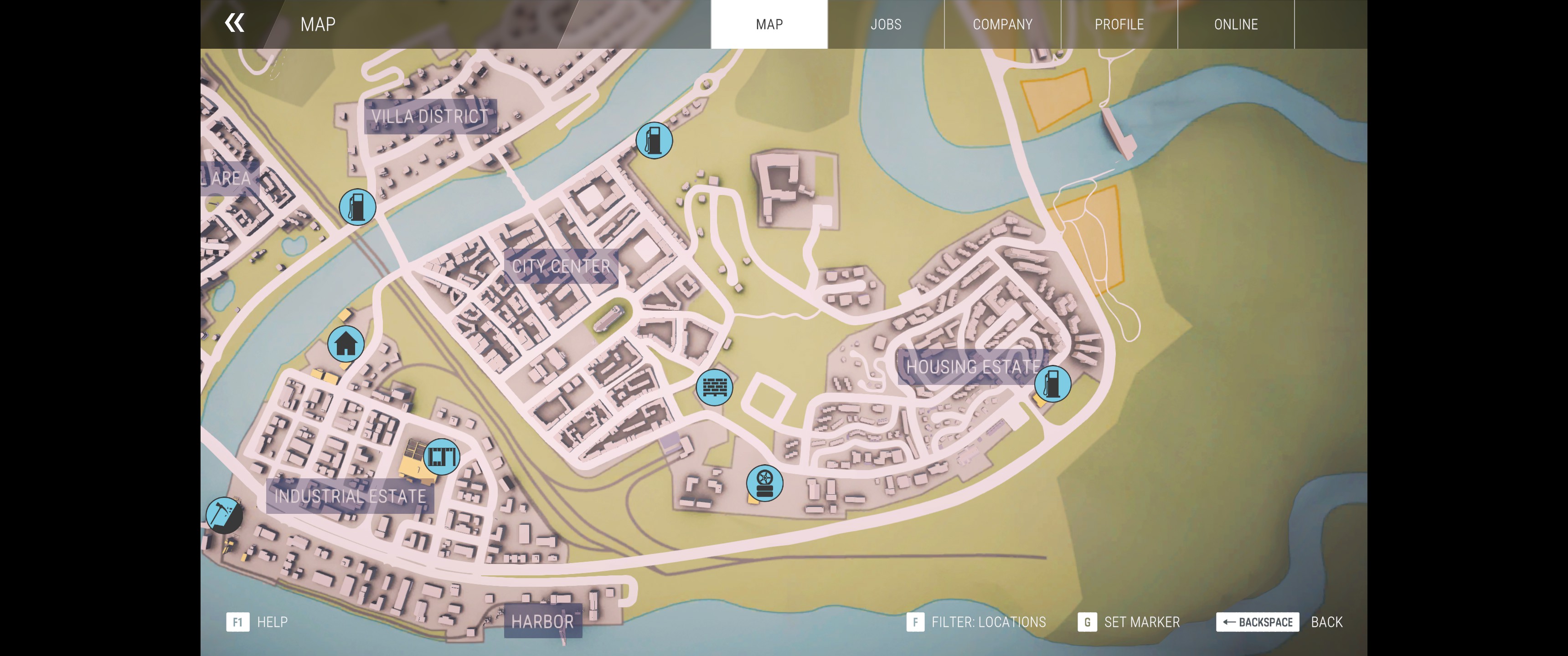Viewport: 1568px width, 656px height.
Task: Select the shovel marker near Industrial Estate
Action: [x=223, y=515]
